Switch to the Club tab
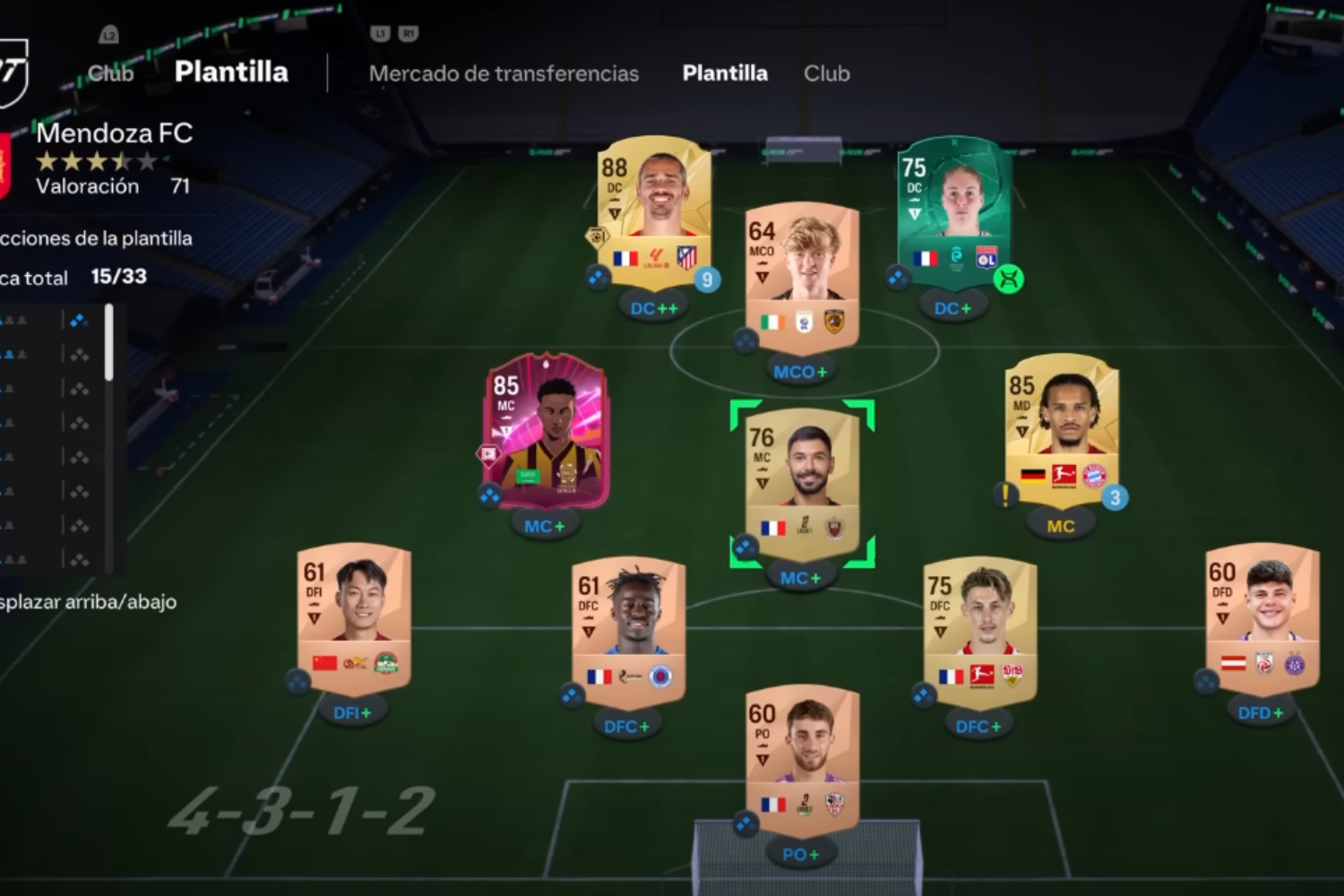This screenshot has height=896, width=1344. (x=825, y=73)
